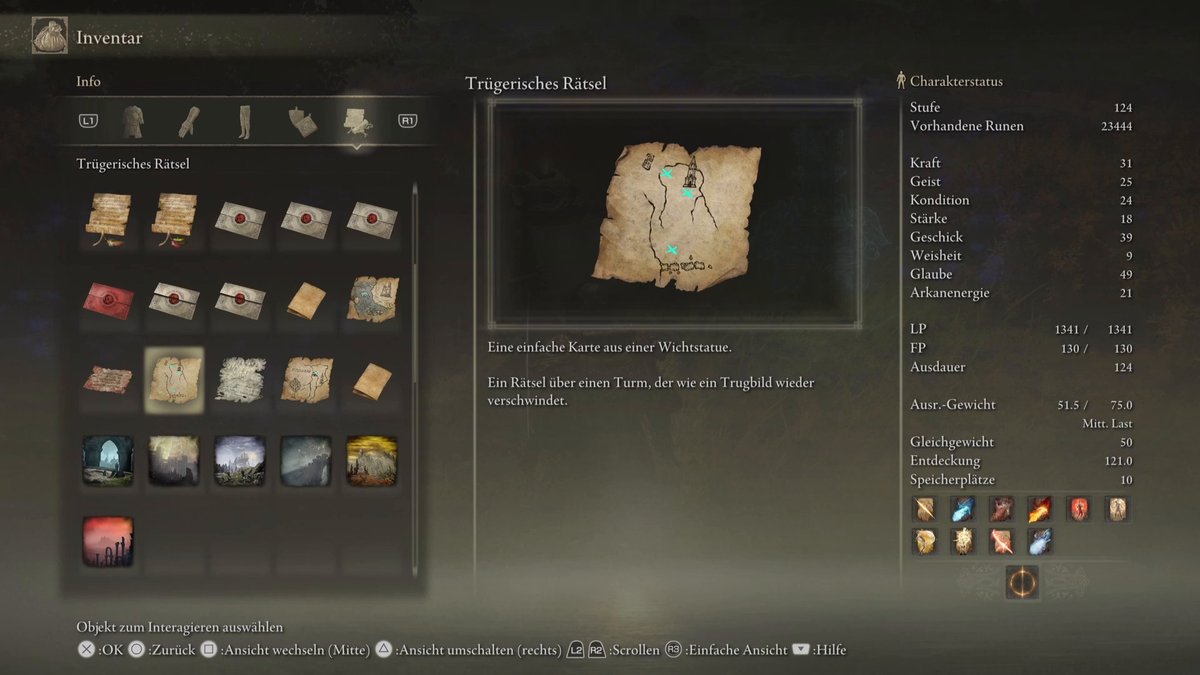1200x675 pixels.
Task: Select the yellow-sky painting
Action: coord(372,460)
